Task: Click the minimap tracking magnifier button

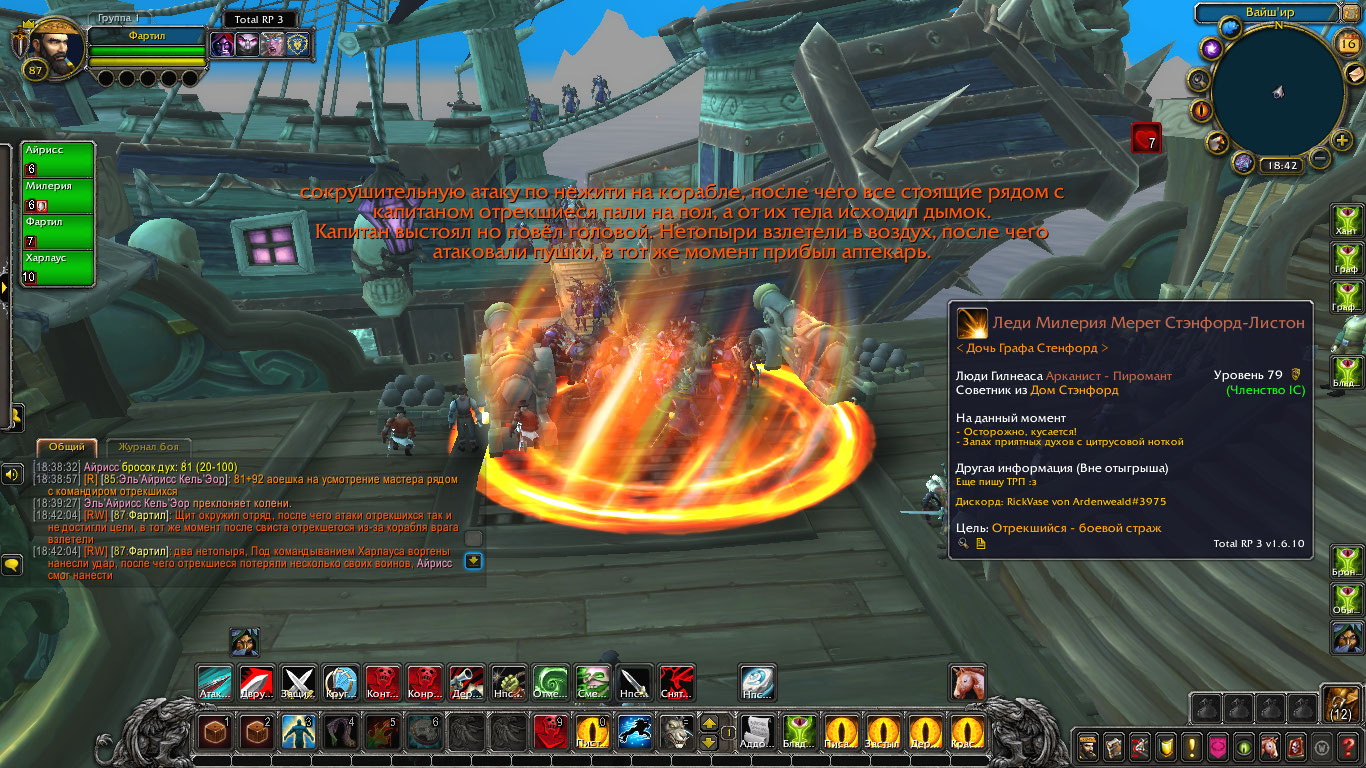Action: 1198,80
